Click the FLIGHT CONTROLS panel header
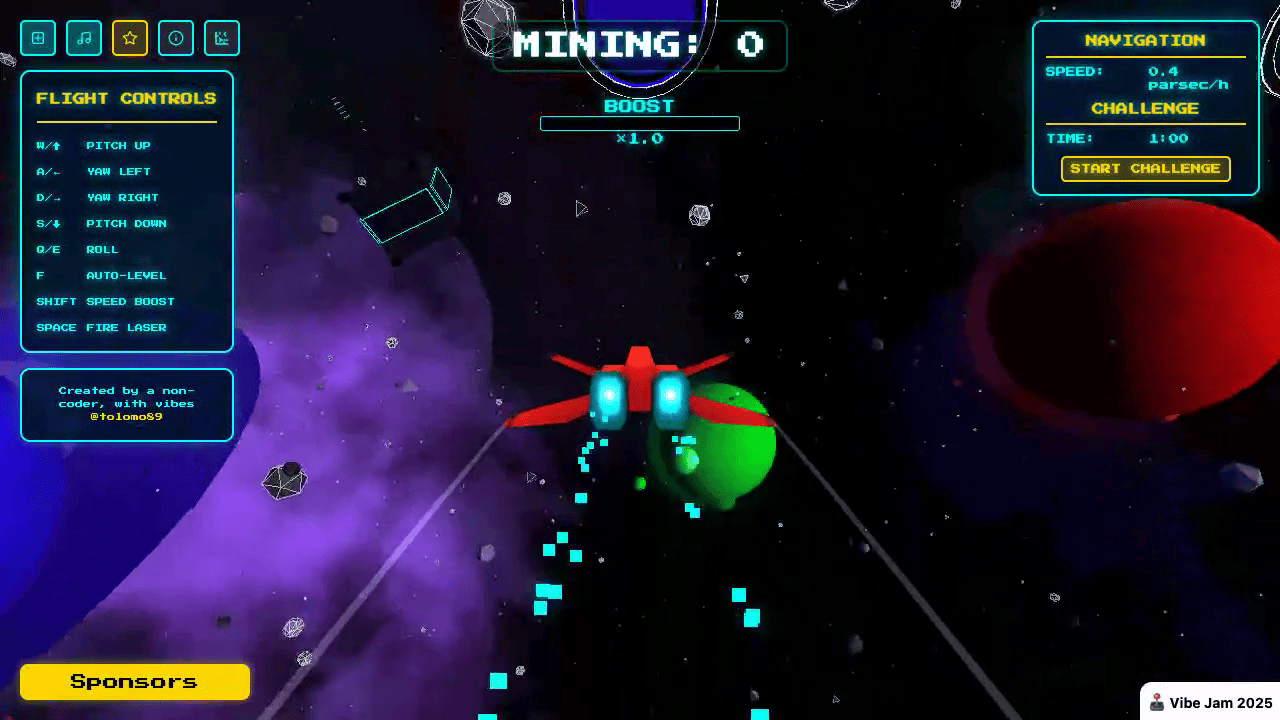Viewport: 1280px width, 720px height. (126, 98)
